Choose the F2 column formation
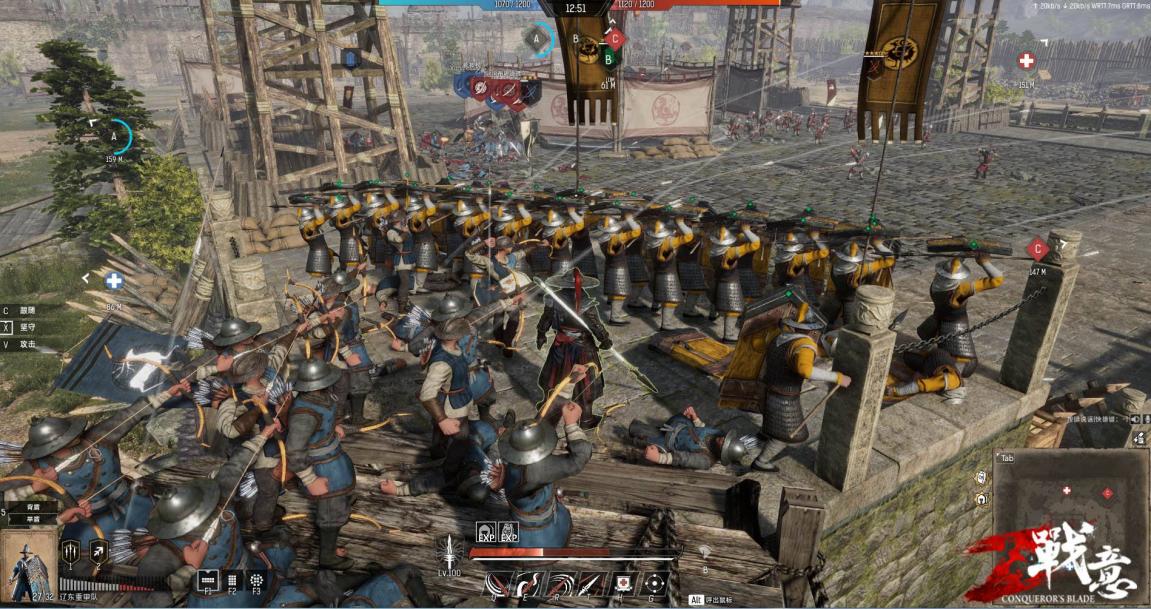Image resolution: width=1151 pixels, height=609 pixels. pyautogui.click(x=232, y=579)
